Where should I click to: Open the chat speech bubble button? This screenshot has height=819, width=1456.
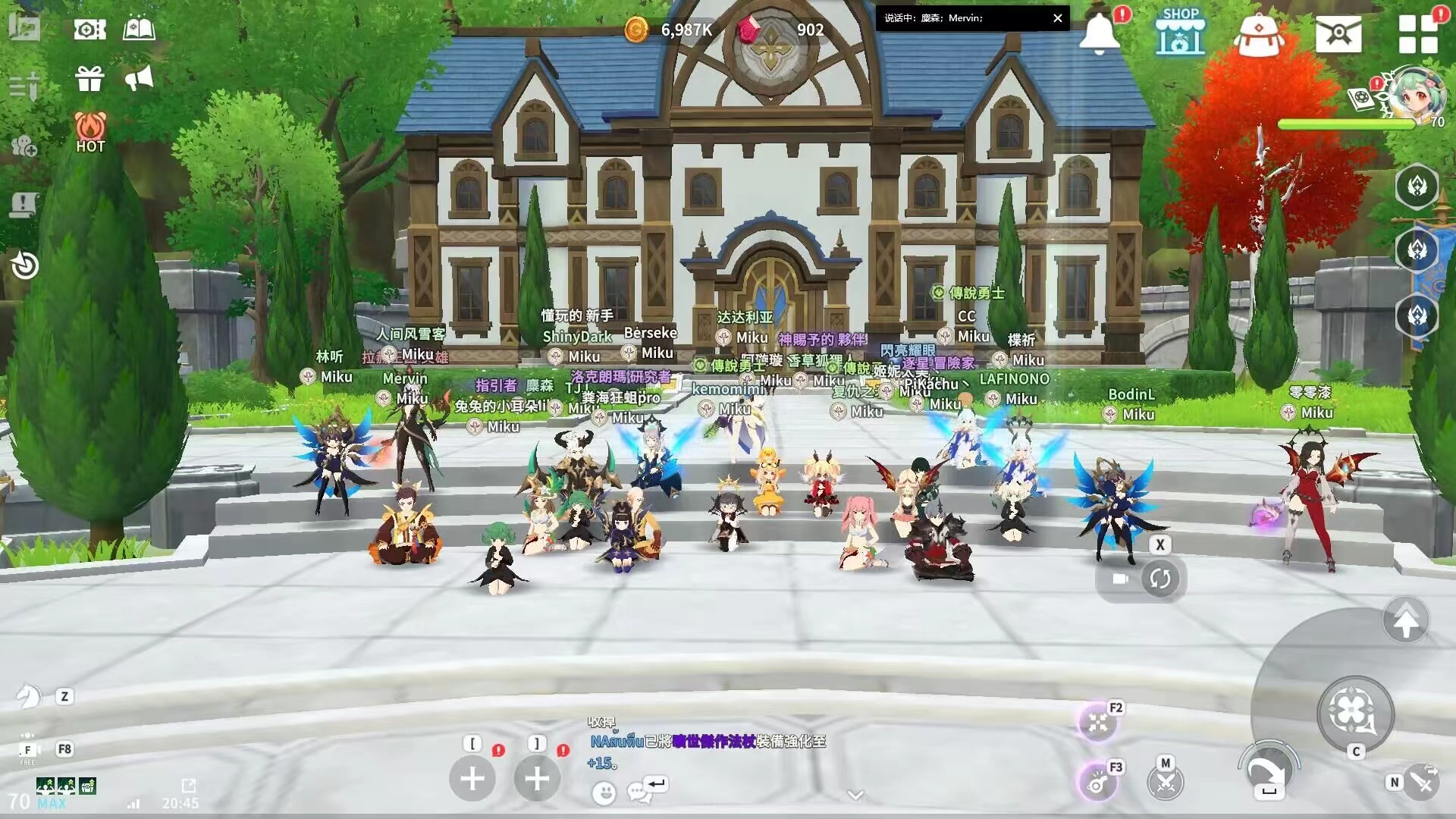pos(638,792)
